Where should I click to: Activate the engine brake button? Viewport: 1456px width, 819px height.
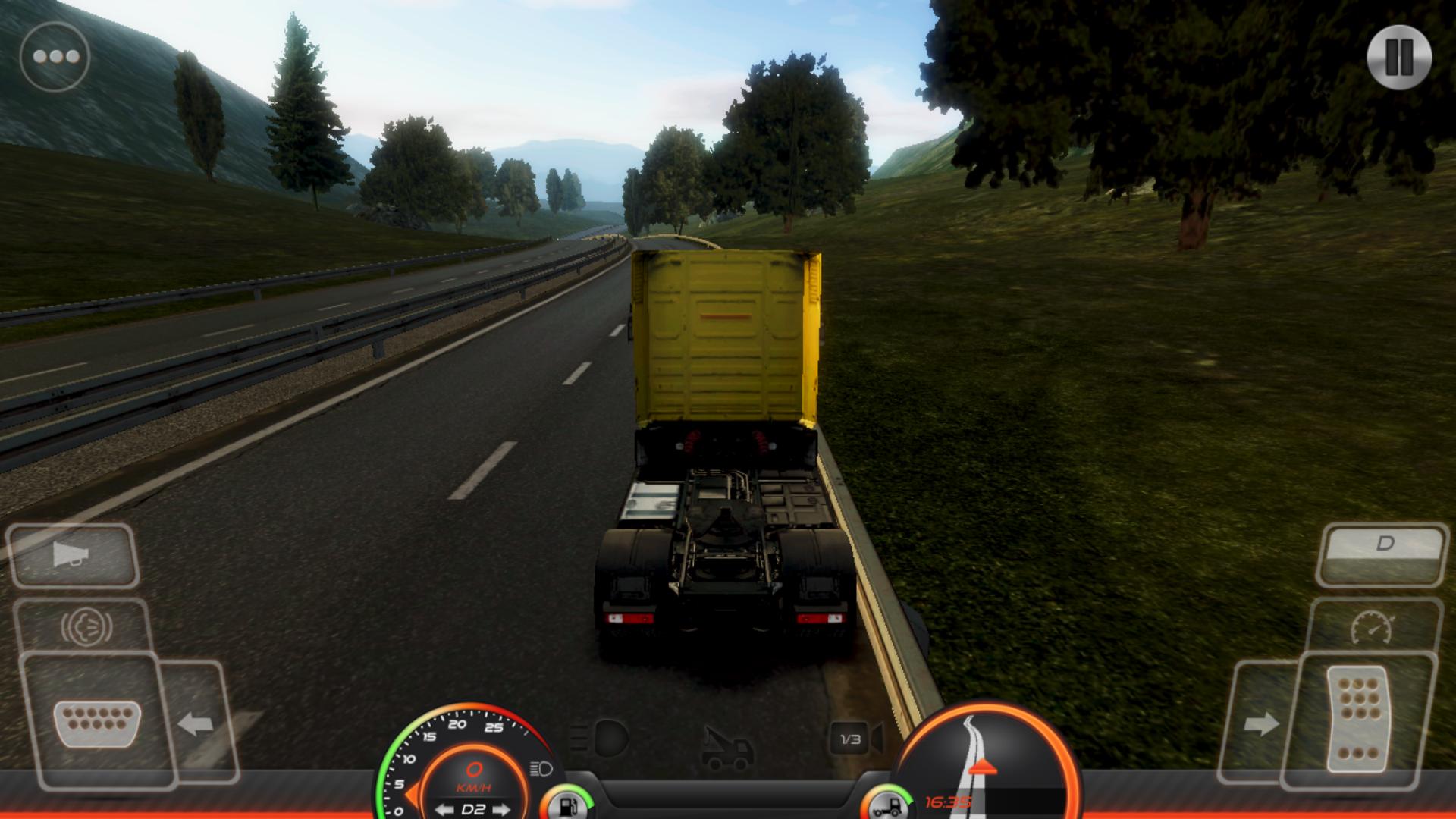86,627
